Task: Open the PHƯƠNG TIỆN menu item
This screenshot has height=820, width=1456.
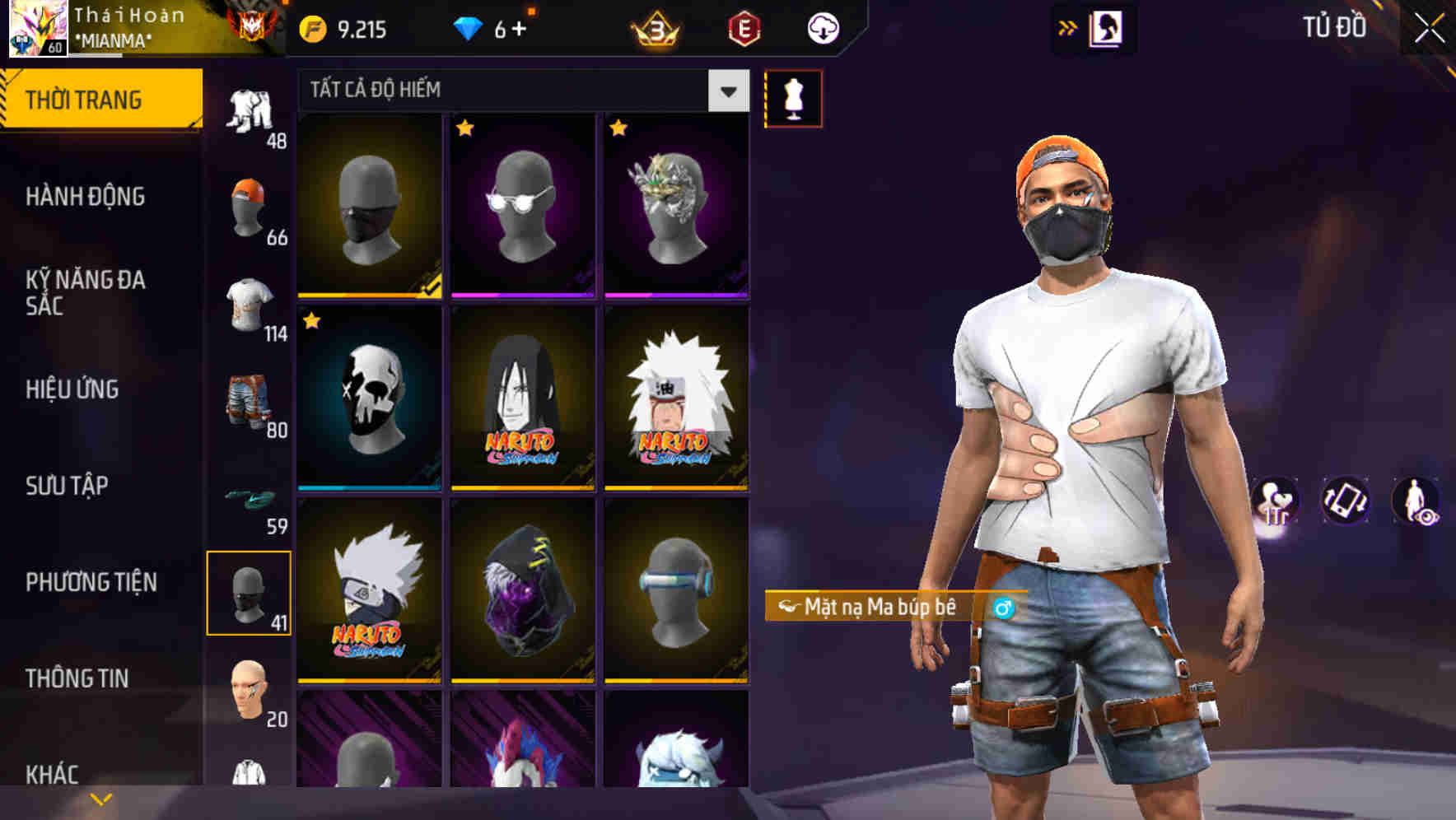Action: [92, 581]
